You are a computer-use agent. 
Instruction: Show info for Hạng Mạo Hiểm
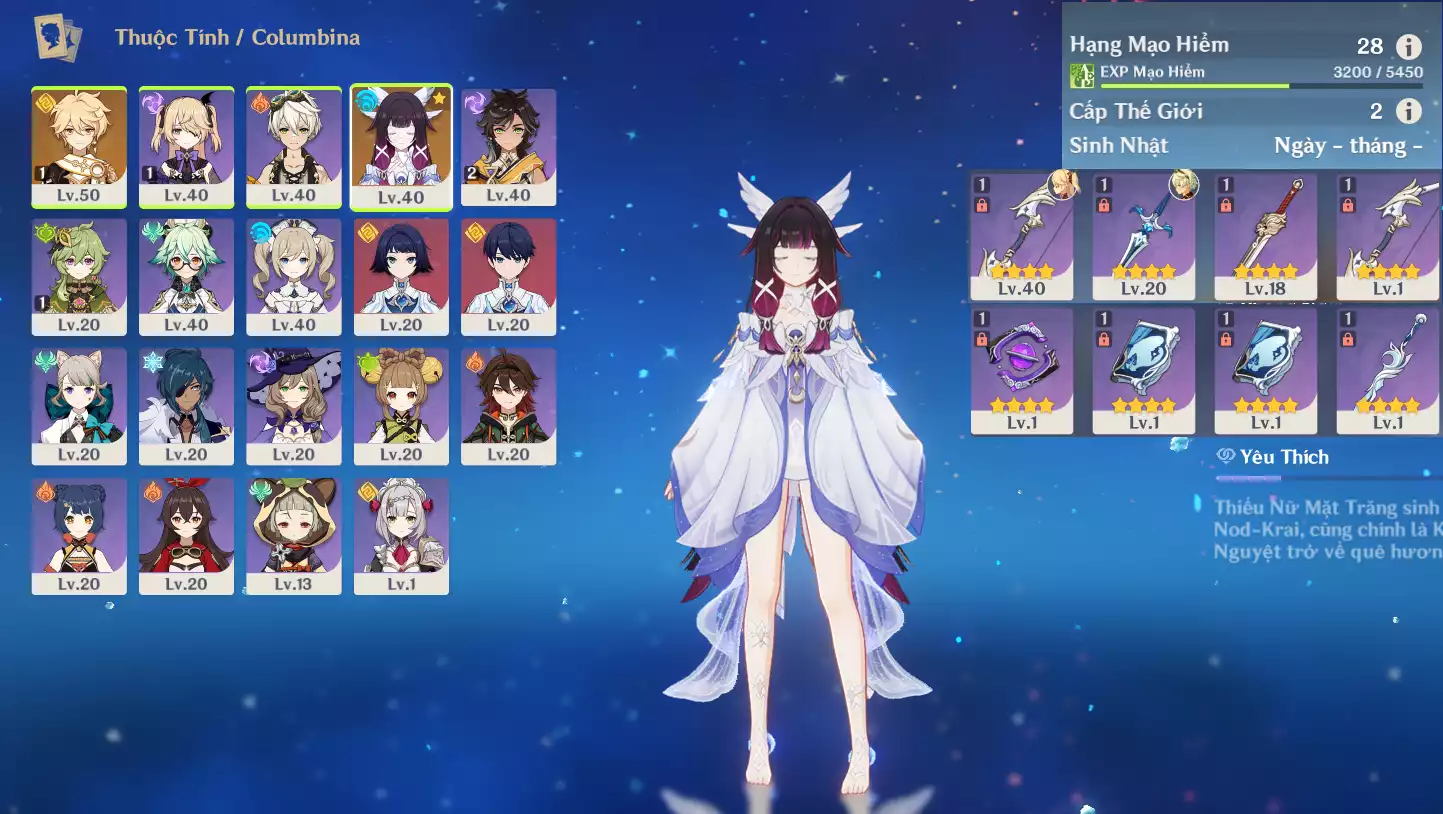coord(1408,46)
